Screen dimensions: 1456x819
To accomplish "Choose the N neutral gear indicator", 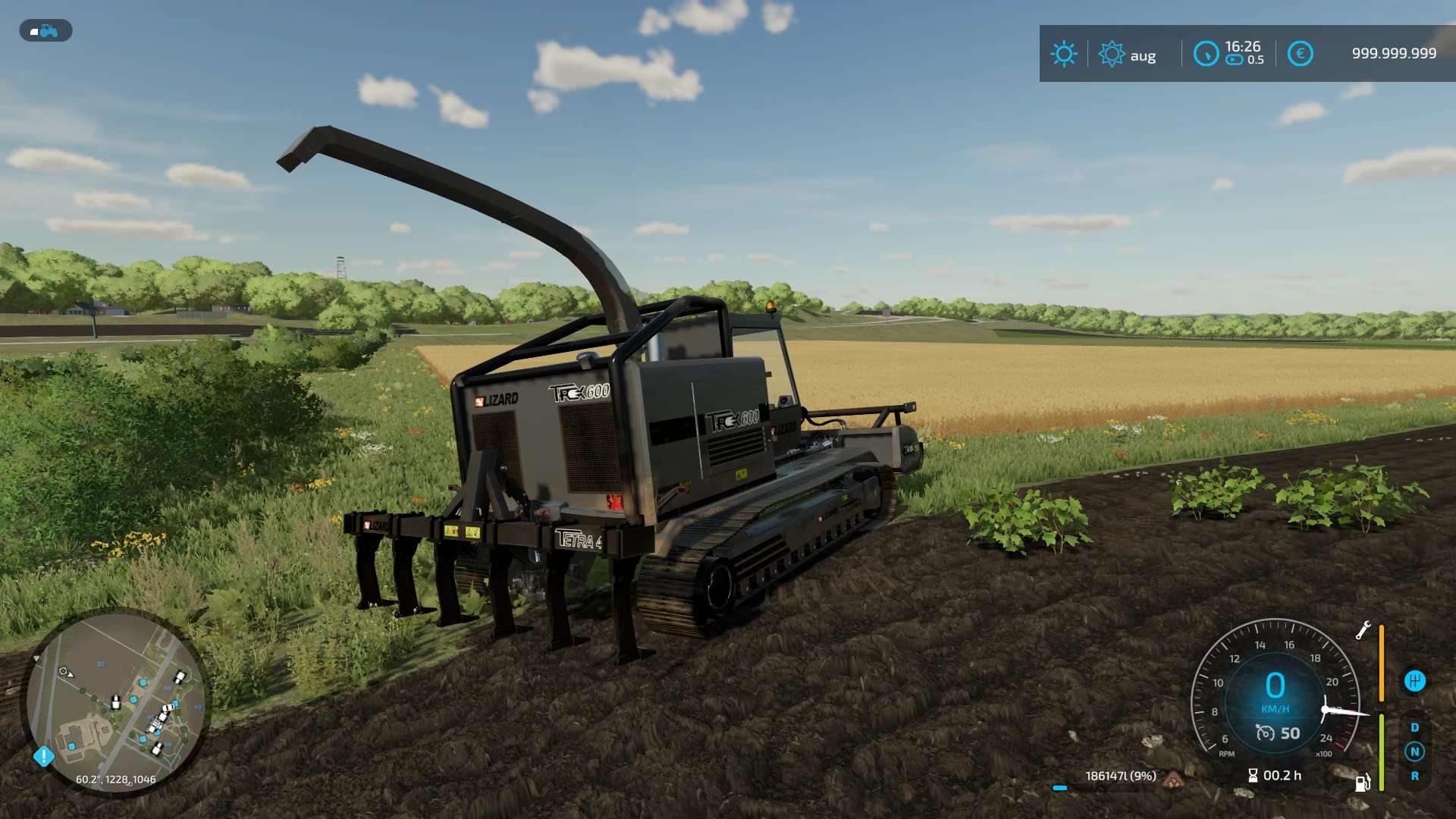I will coord(1414,752).
